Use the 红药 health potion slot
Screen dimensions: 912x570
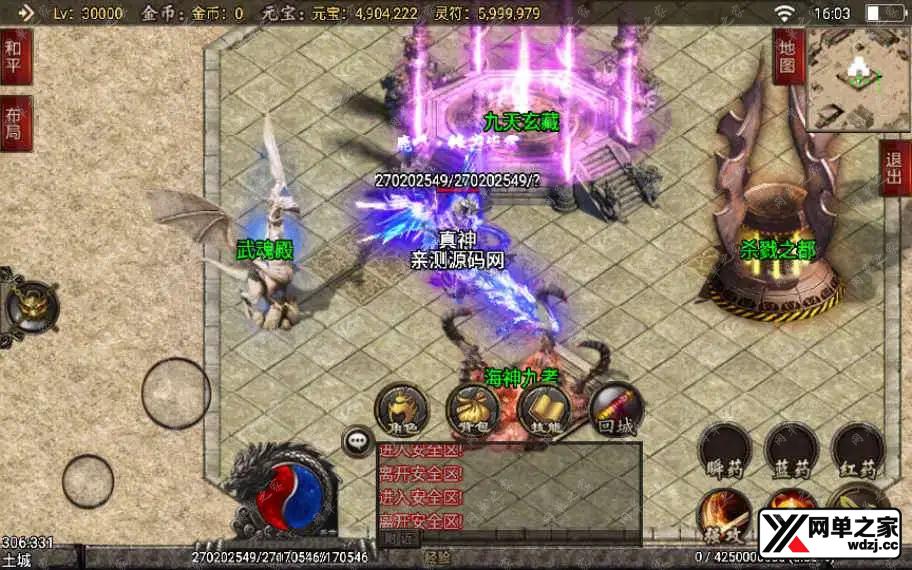[x=858, y=450]
